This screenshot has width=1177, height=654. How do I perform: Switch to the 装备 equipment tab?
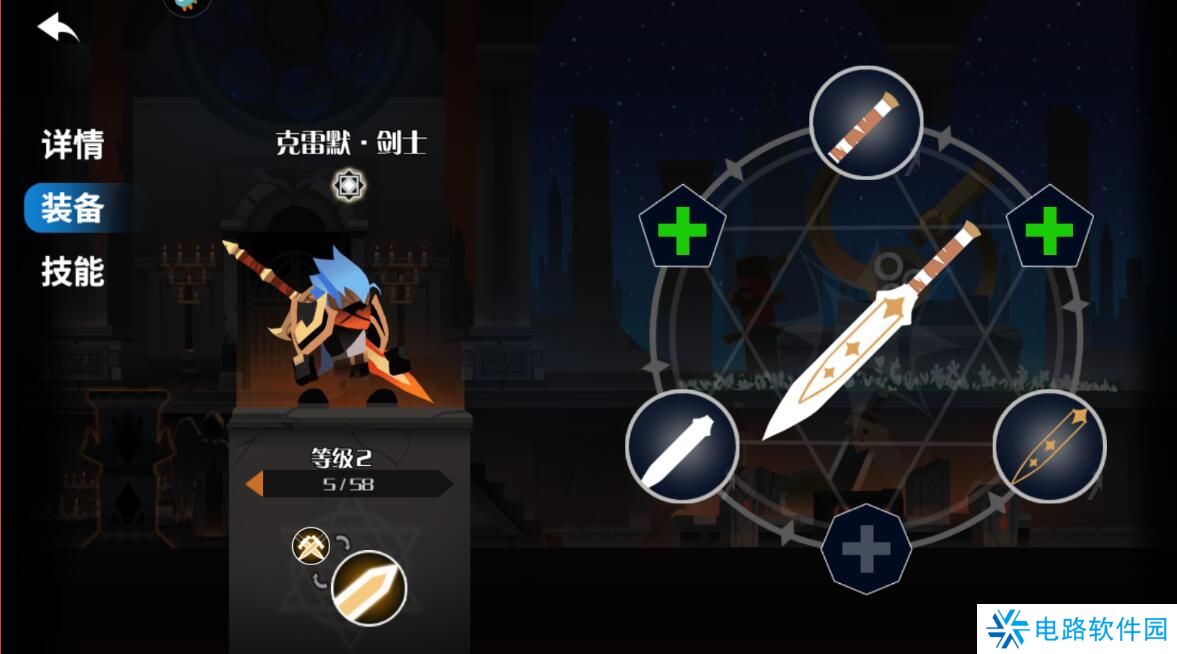(x=72, y=208)
